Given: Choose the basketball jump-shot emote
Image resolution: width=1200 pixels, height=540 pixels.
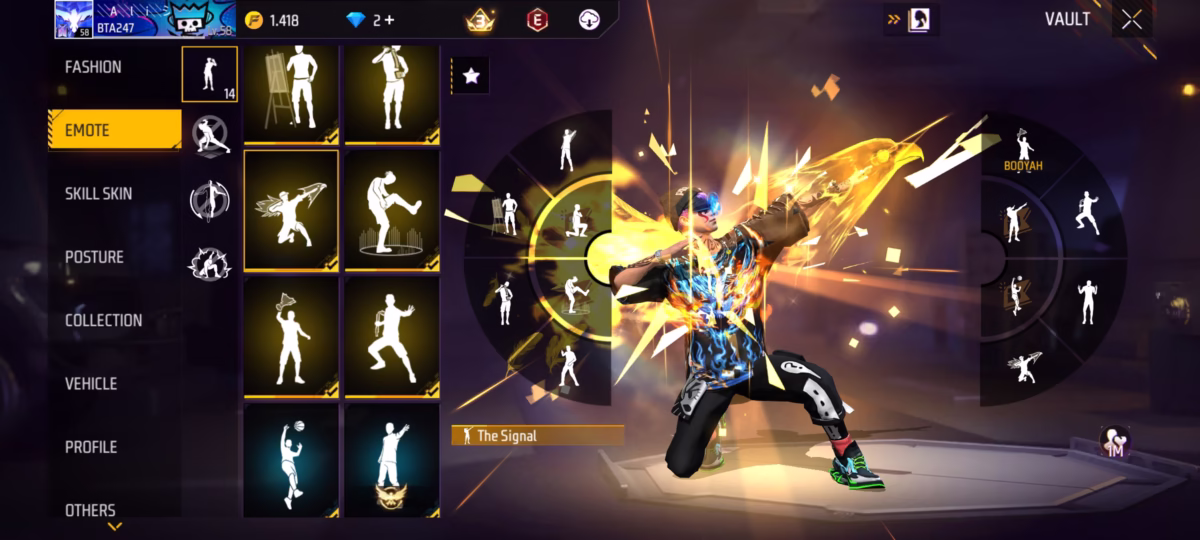Looking at the screenshot, I should pyautogui.click(x=291, y=460).
